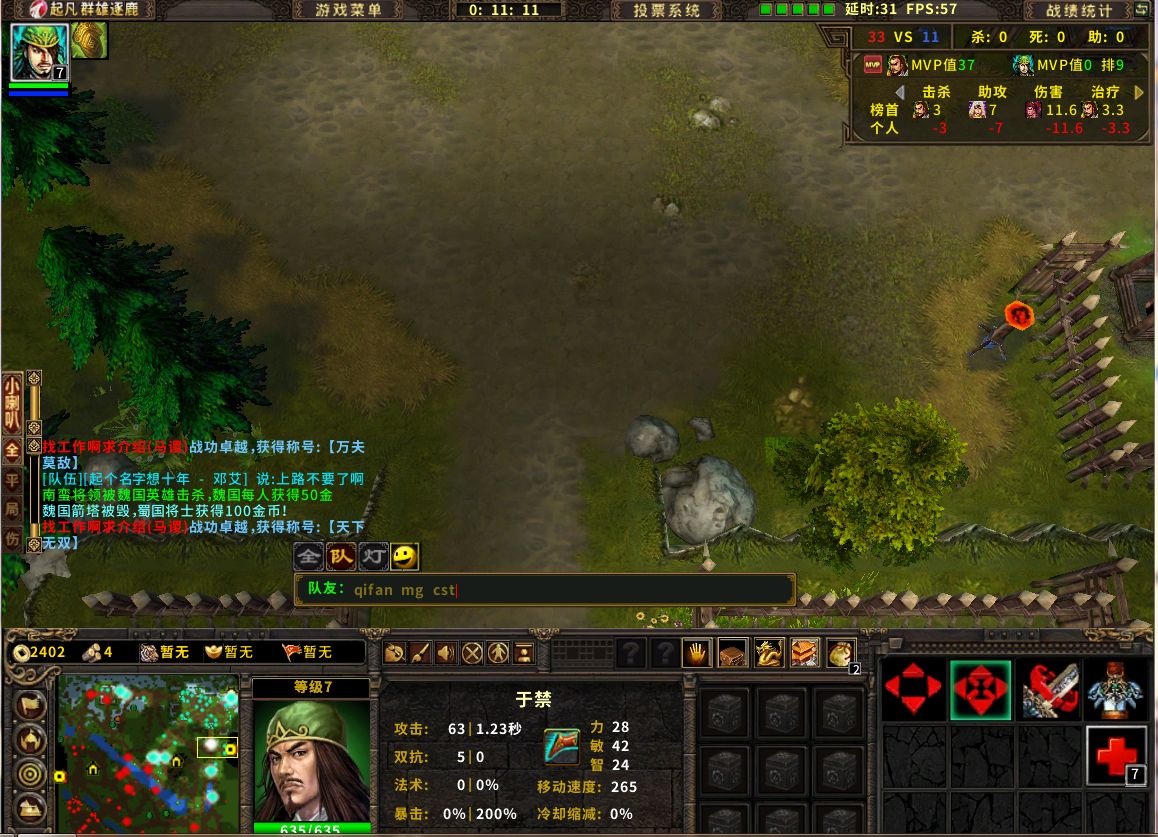Open the 游戏菜单 game menu
Image resolution: width=1158 pixels, height=837 pixels.
tap(348, 10)
